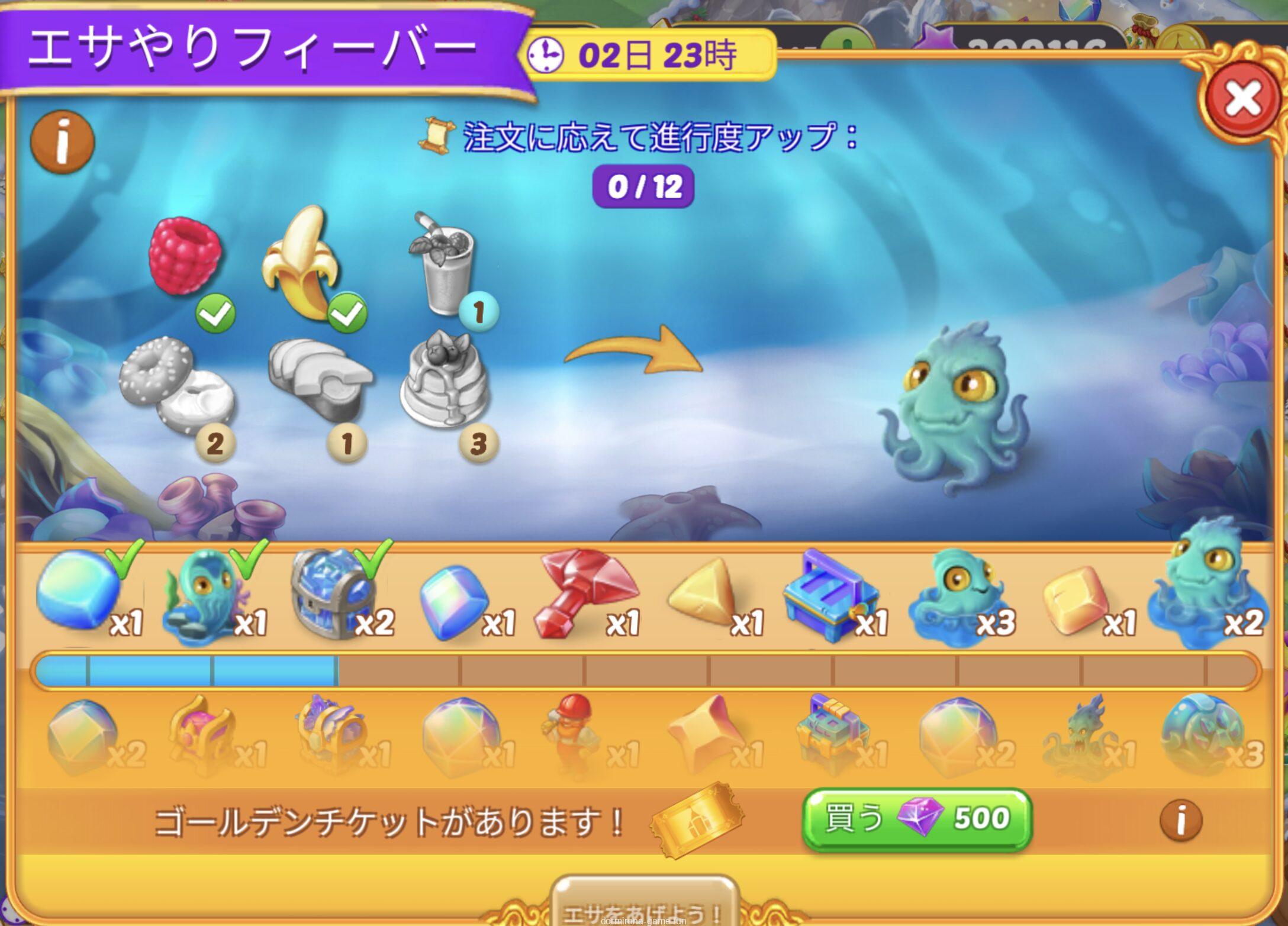Show golden ticket info details
The height and width of the screenshot is (926, 1288).
pyautogui.click(x=1180, y=820)
